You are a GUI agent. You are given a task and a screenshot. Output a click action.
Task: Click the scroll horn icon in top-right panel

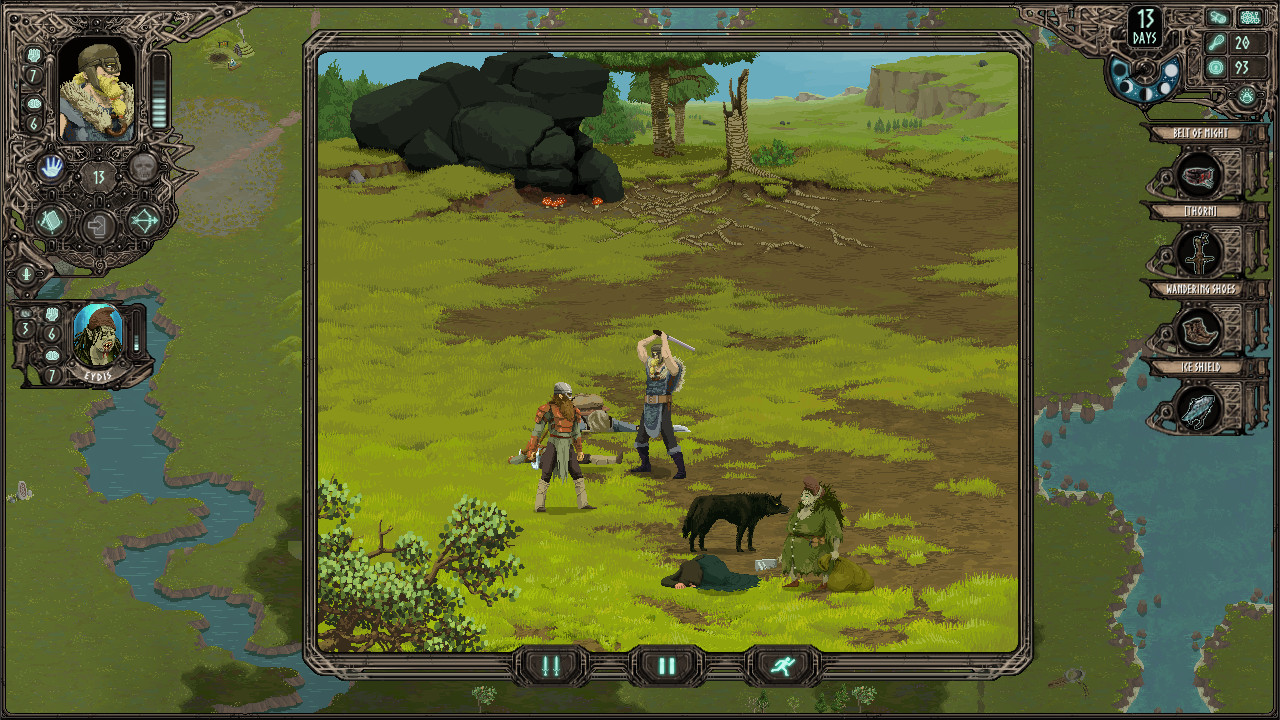(x=1216, y=16)
